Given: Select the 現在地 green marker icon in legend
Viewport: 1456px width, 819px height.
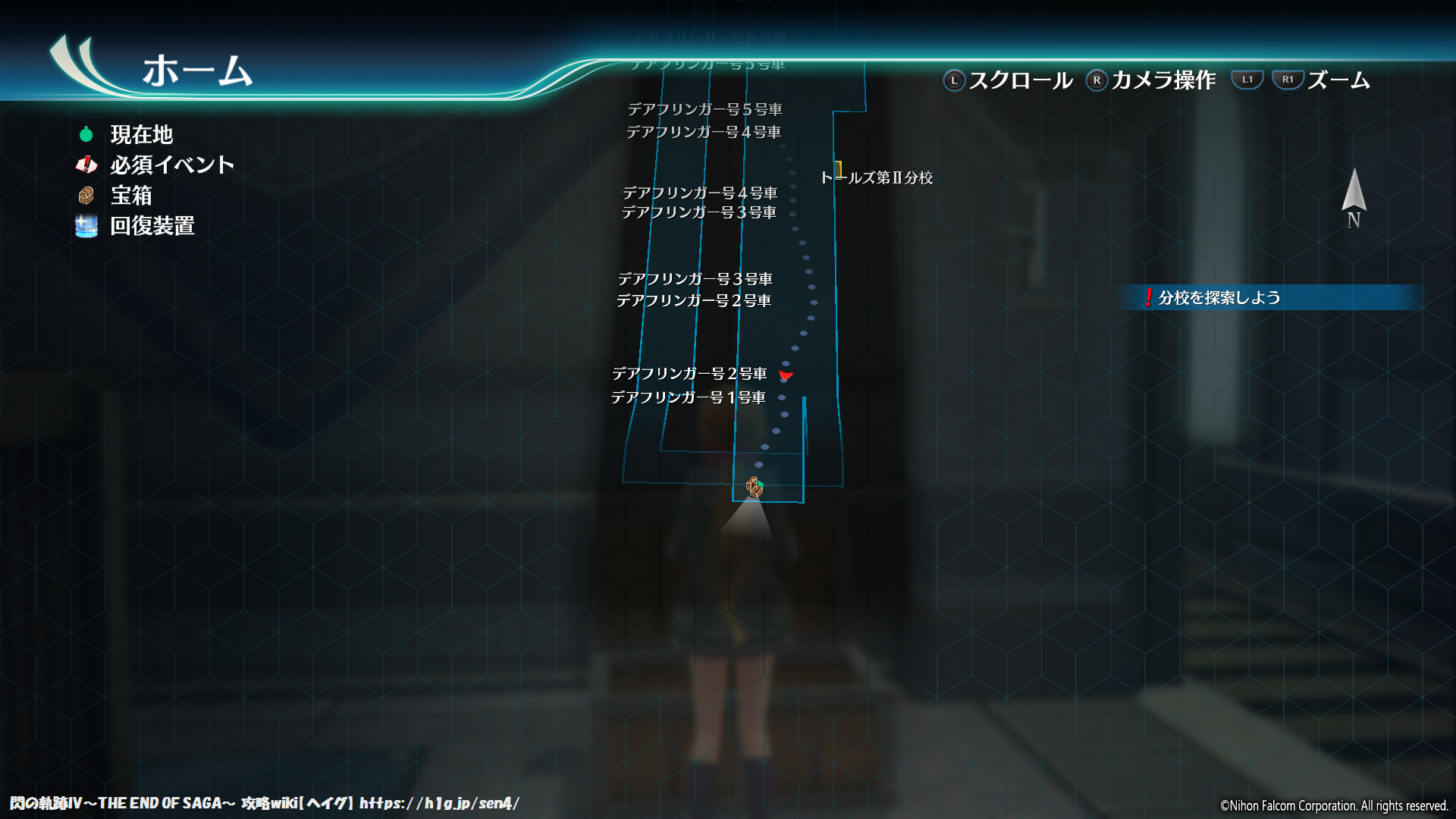Looking at the screenshot, I should pyautogui.click(x=86, y=134).
